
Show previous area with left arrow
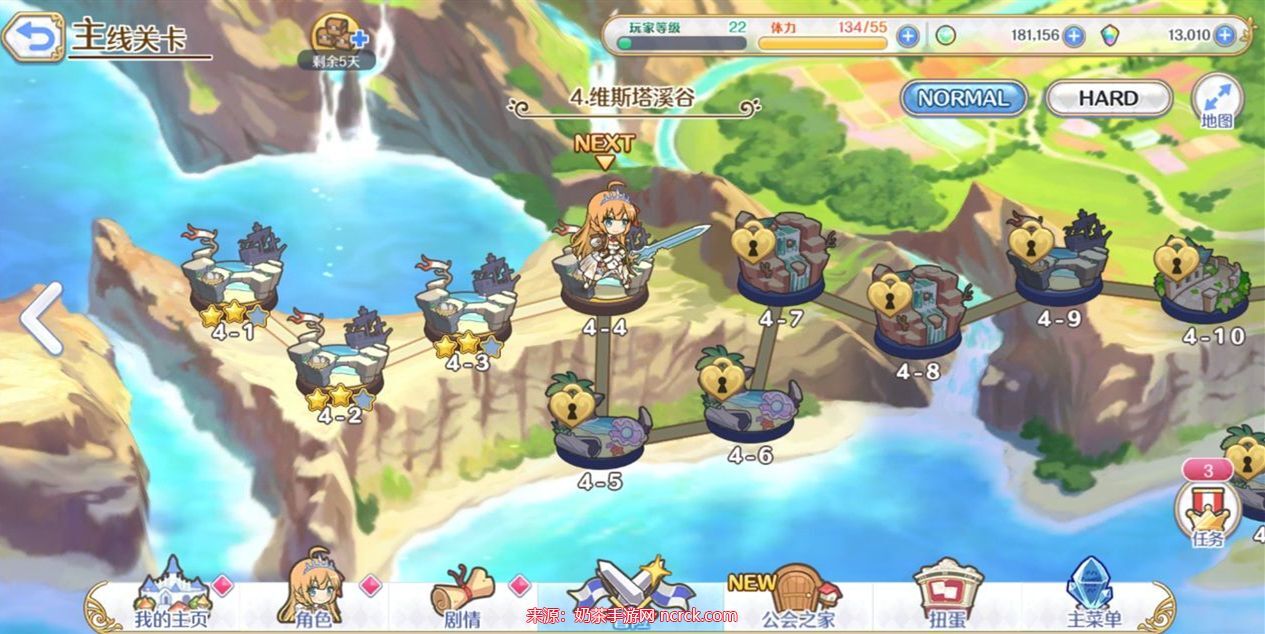pos(41,318)
